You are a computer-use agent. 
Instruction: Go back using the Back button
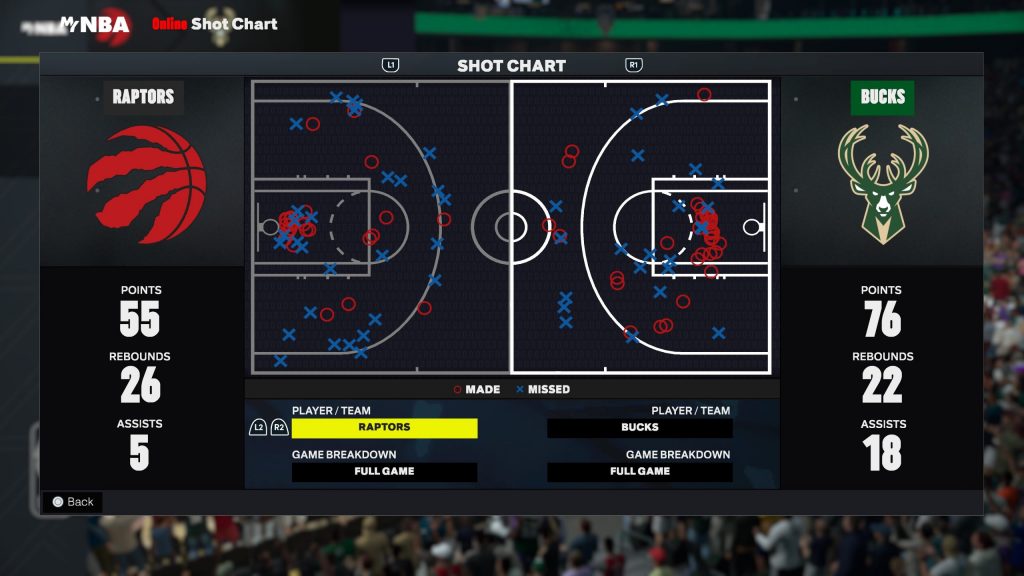pyautogui.click(x=72, y=502)
